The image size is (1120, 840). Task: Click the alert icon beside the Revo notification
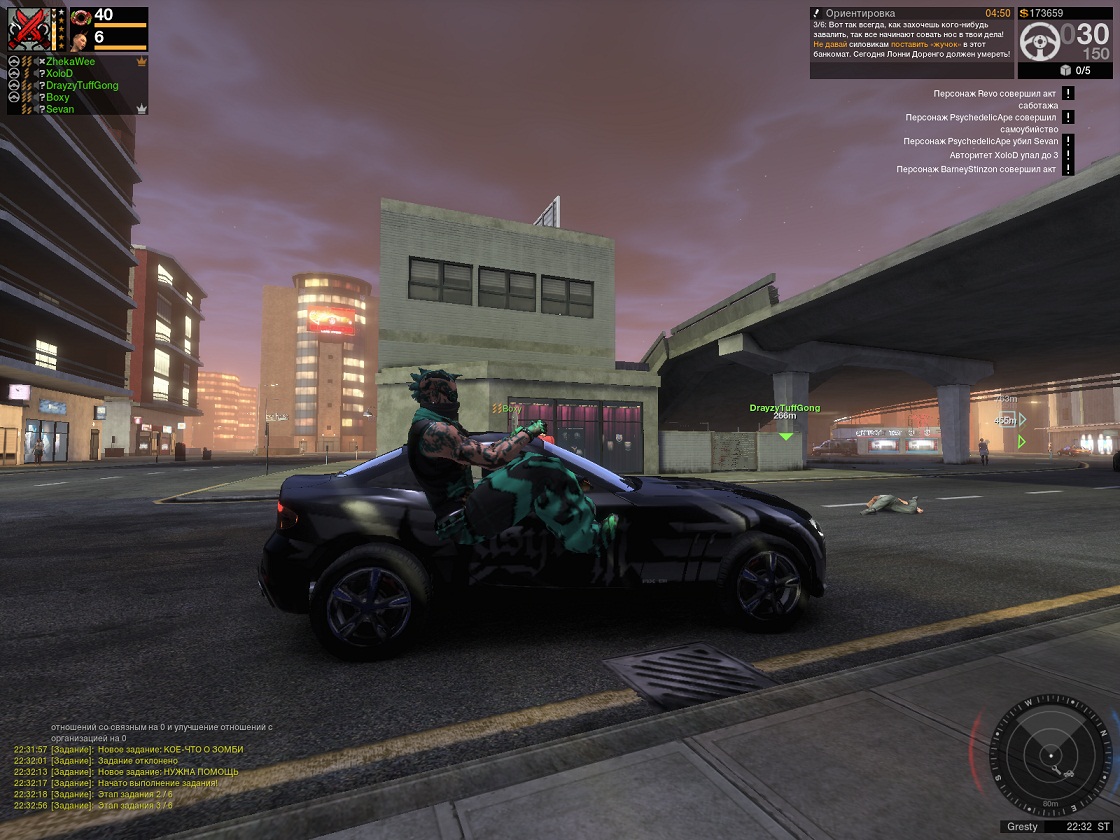click(x=1068, y=93)
